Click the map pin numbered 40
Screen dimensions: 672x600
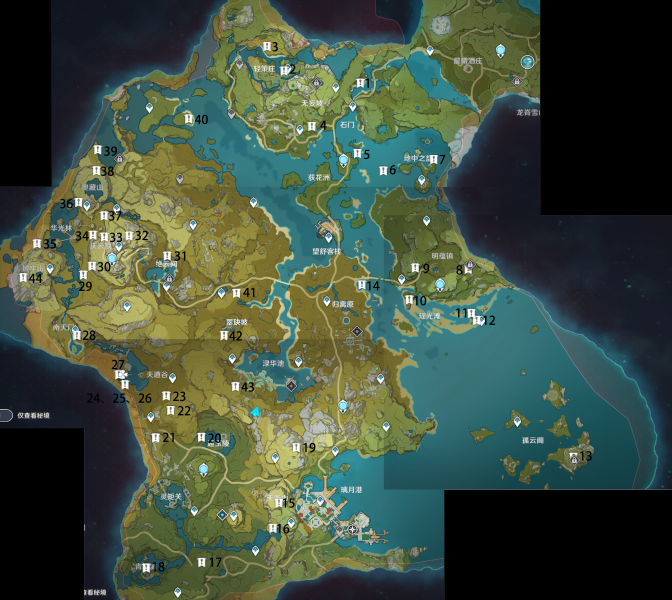coord(189,119)
